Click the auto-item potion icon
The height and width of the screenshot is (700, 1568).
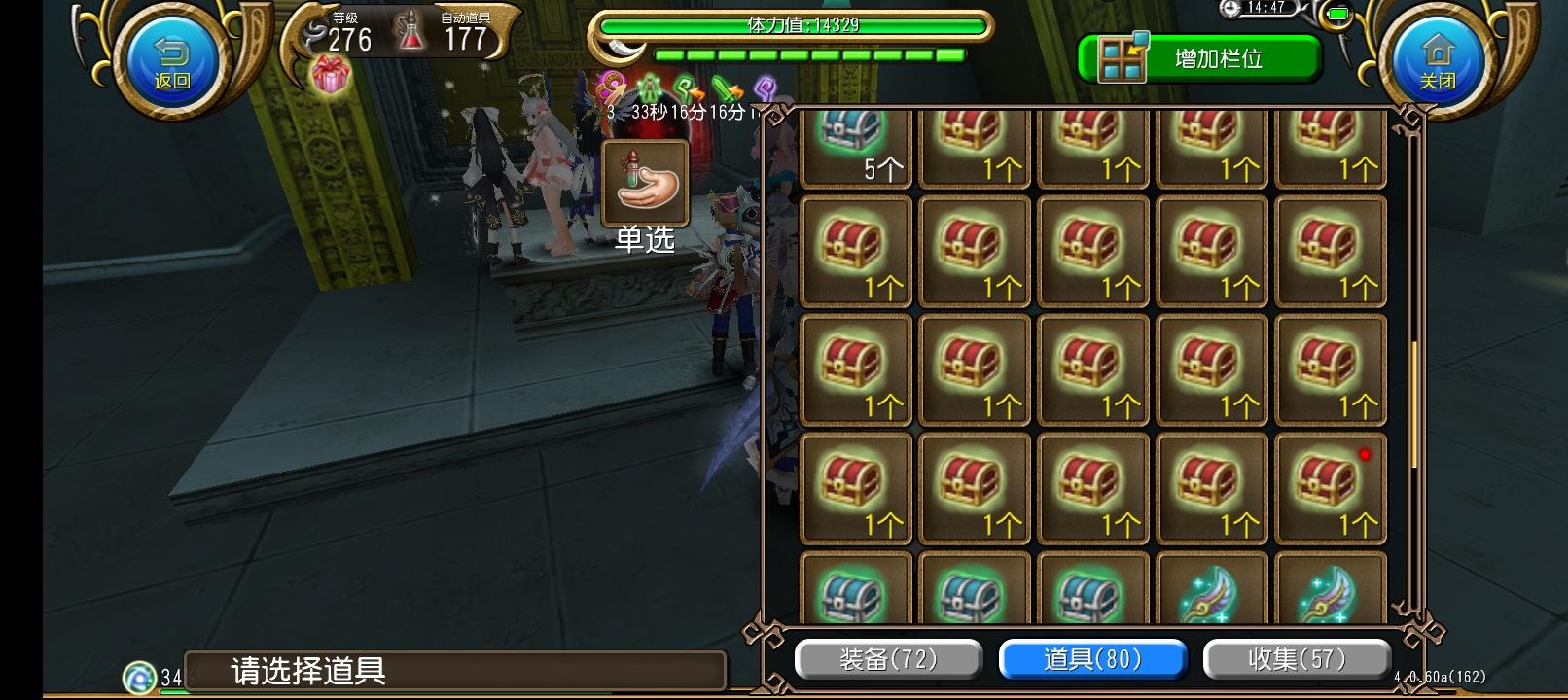pos(411,30)
